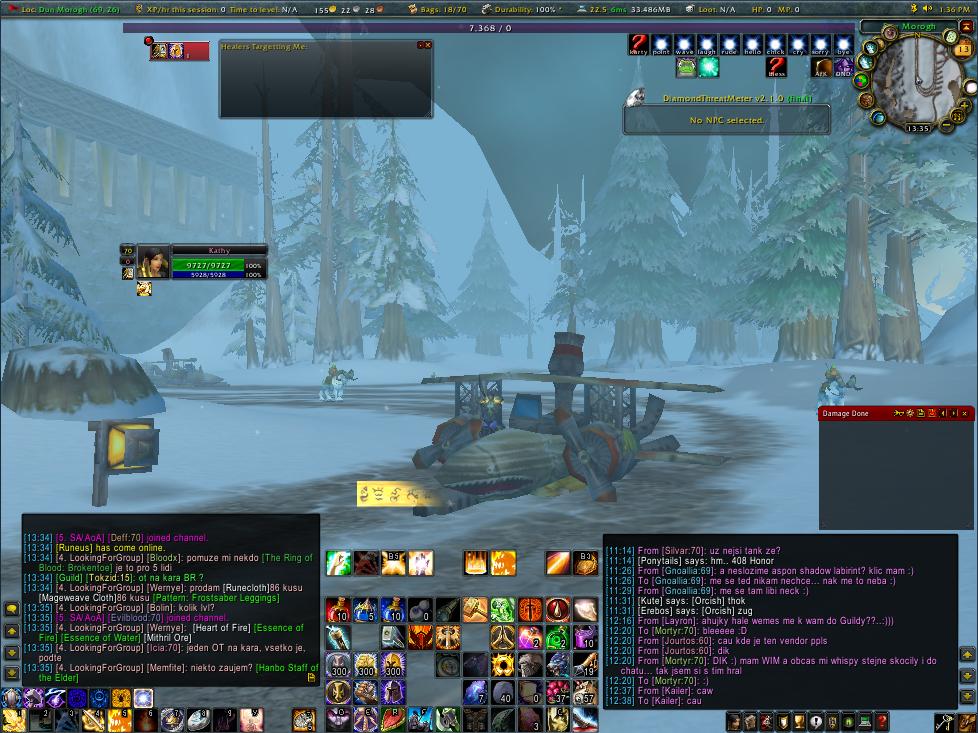This screenshot has width=978, height=733.
Task: Click the "wave" emote button
Action: 684,45
